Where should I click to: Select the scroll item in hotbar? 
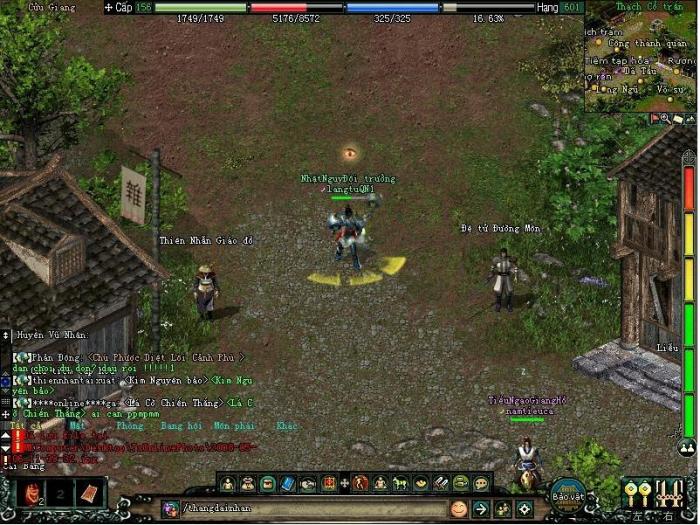88,493
